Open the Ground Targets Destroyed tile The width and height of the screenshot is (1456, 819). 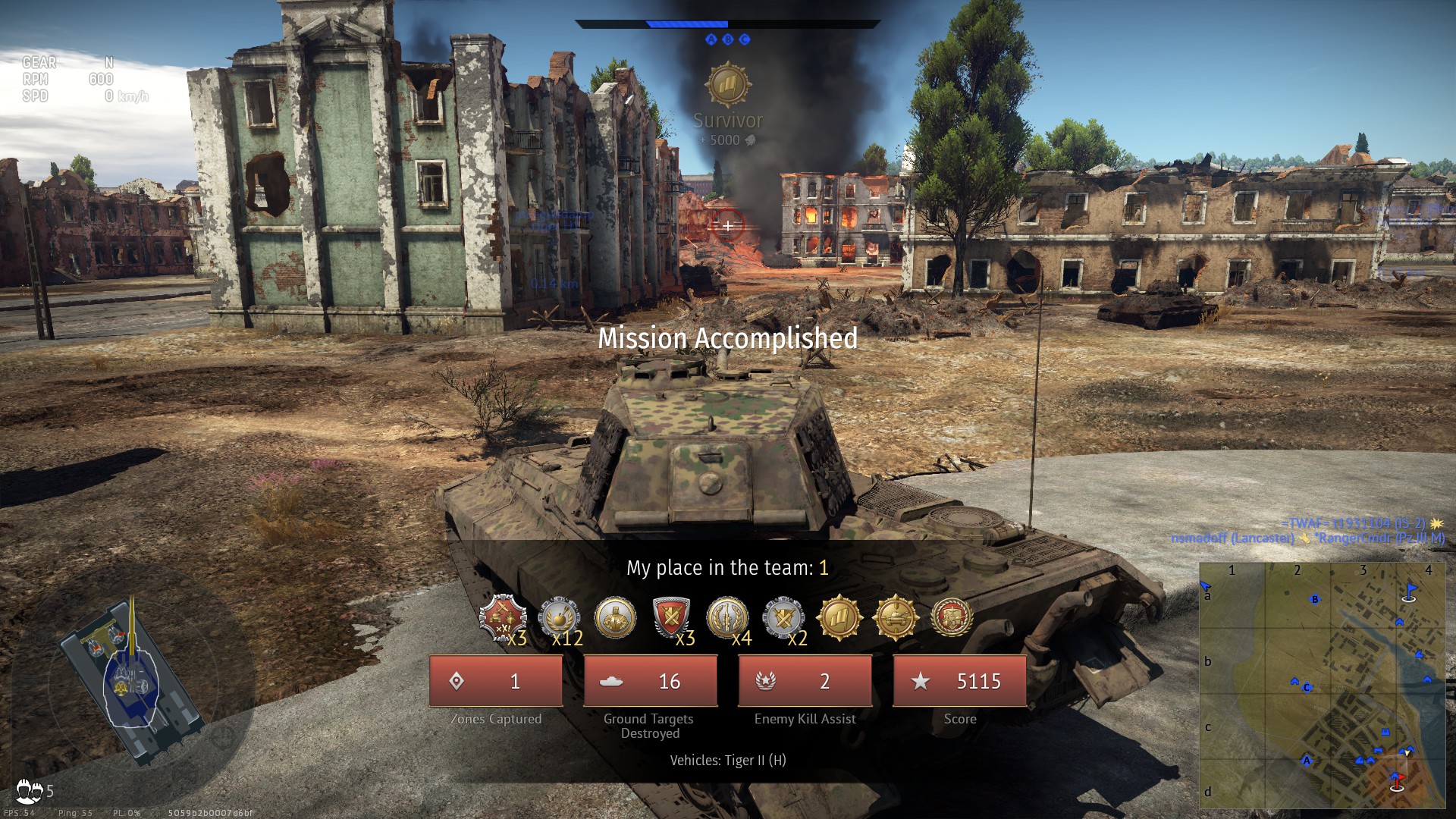click(650, 681)
